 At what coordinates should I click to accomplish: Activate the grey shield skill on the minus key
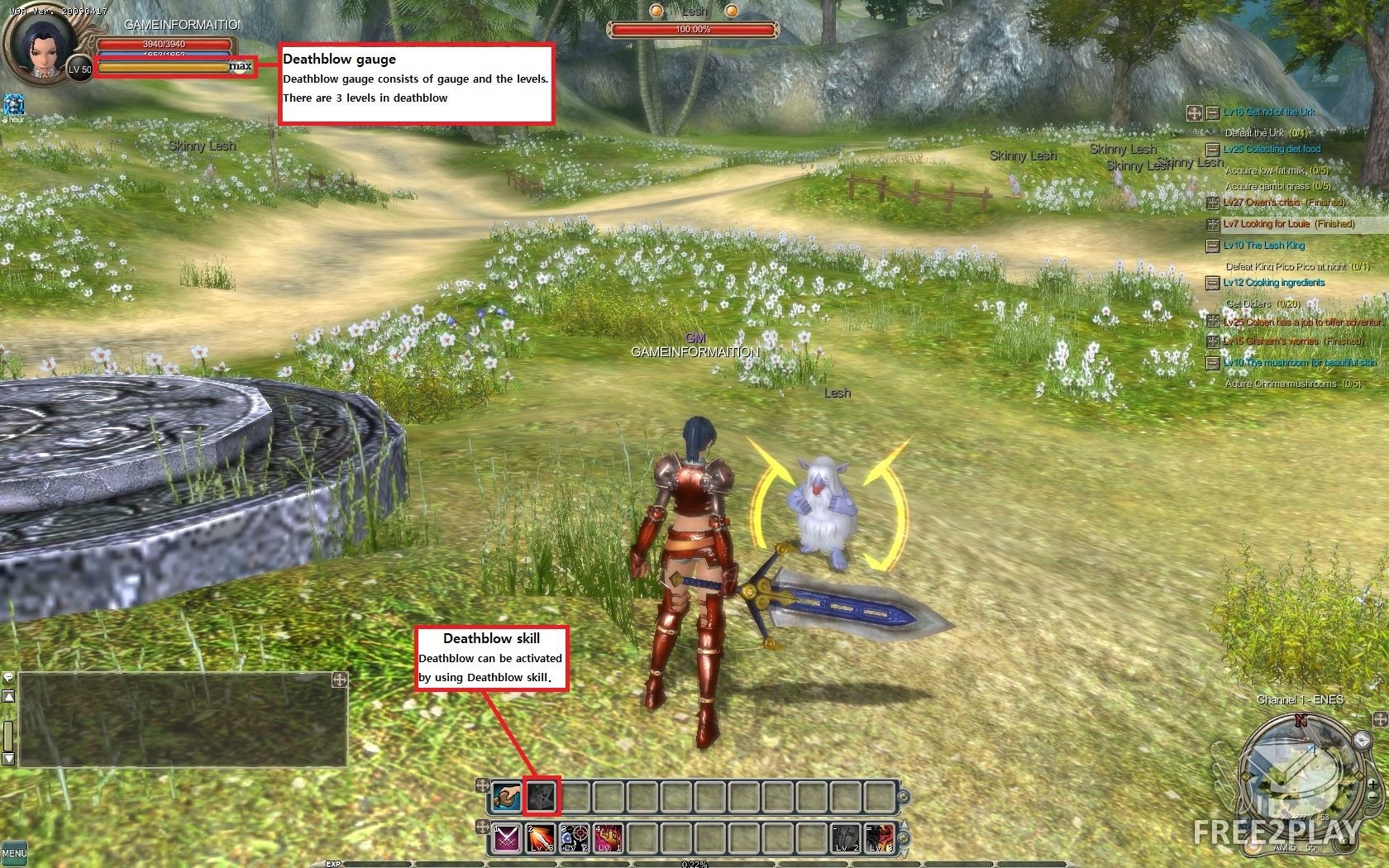pos(846,838)
